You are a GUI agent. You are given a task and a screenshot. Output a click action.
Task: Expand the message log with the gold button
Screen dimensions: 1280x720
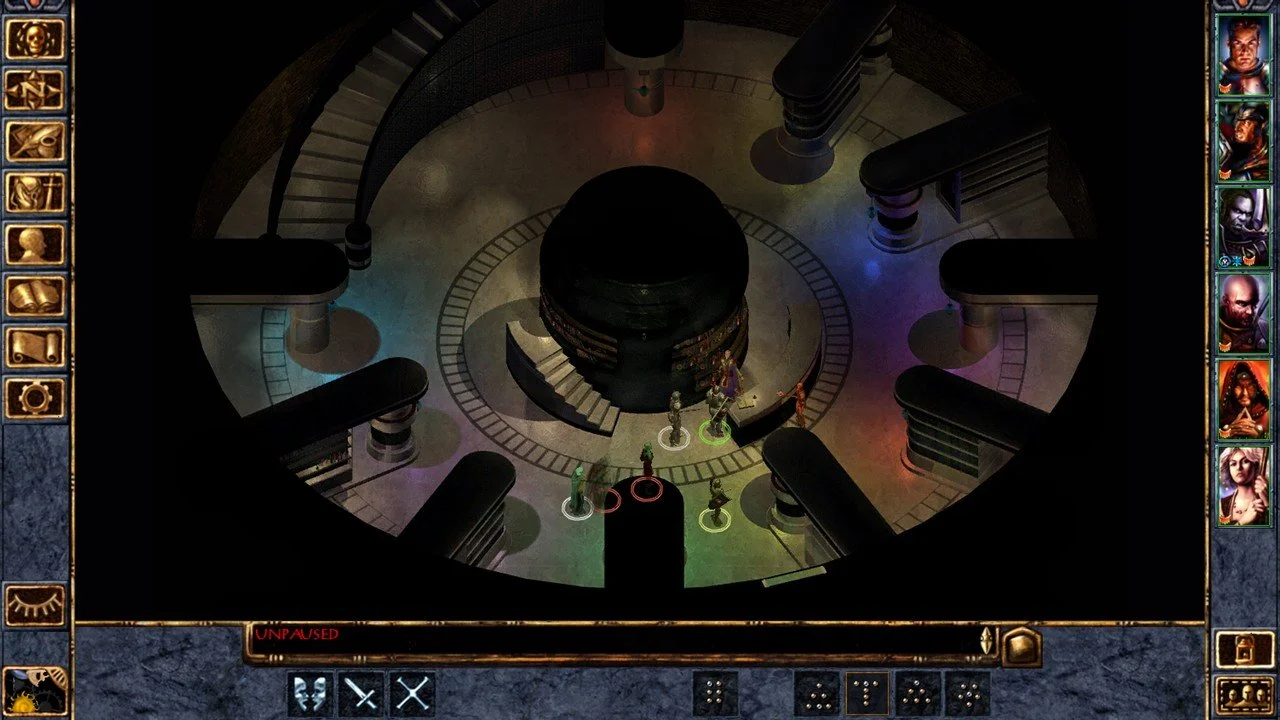[1022, 646]
